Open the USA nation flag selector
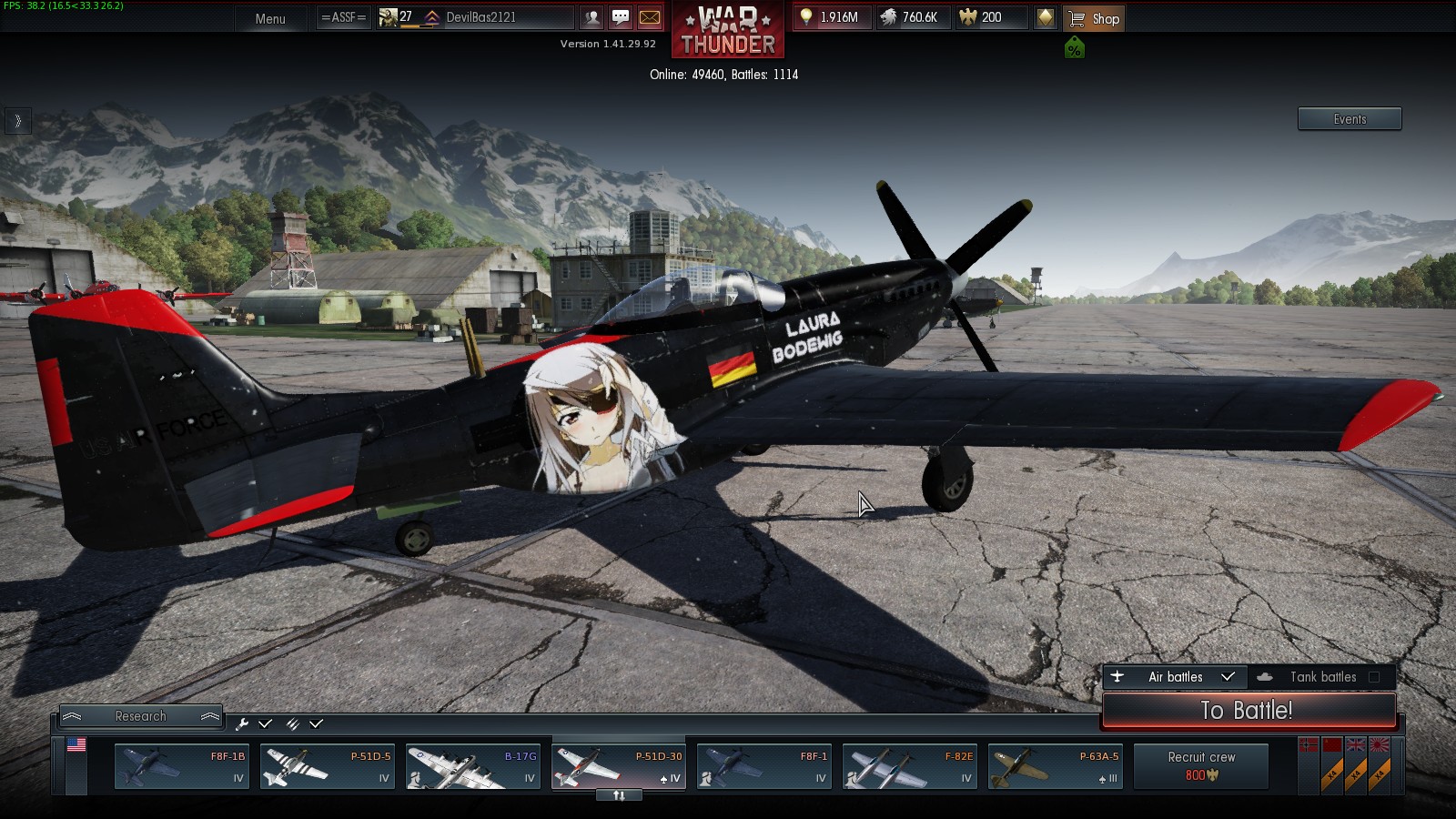The image size is (1456, 819). click(x=76, y=745)
